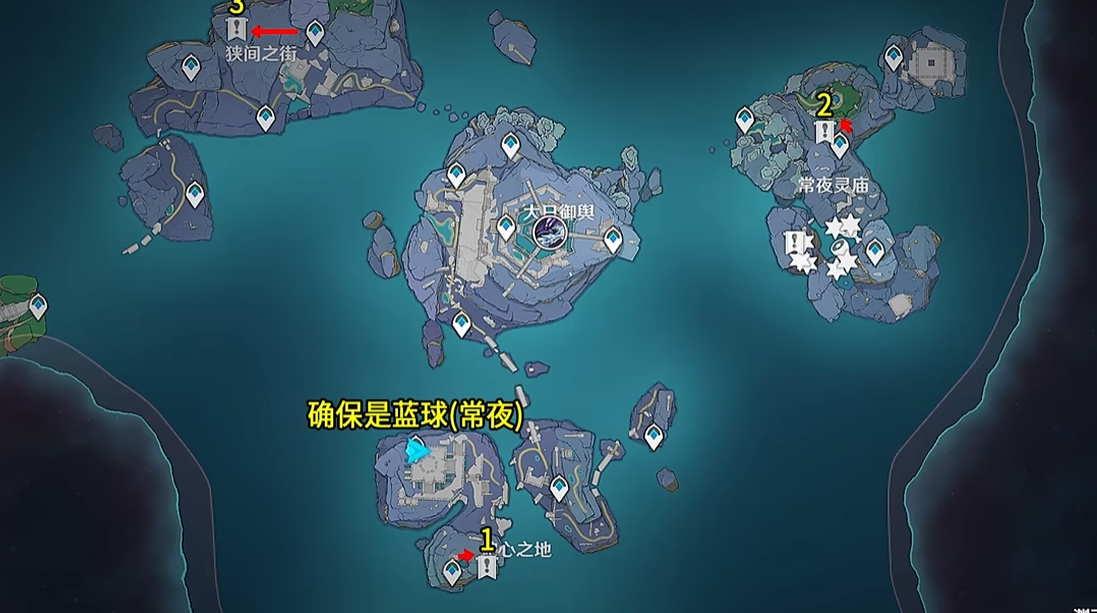The height and width of the screenshot is (613, 1097).
Task: Select the quest marker numbered 1
Action: (x=487, y=567)
